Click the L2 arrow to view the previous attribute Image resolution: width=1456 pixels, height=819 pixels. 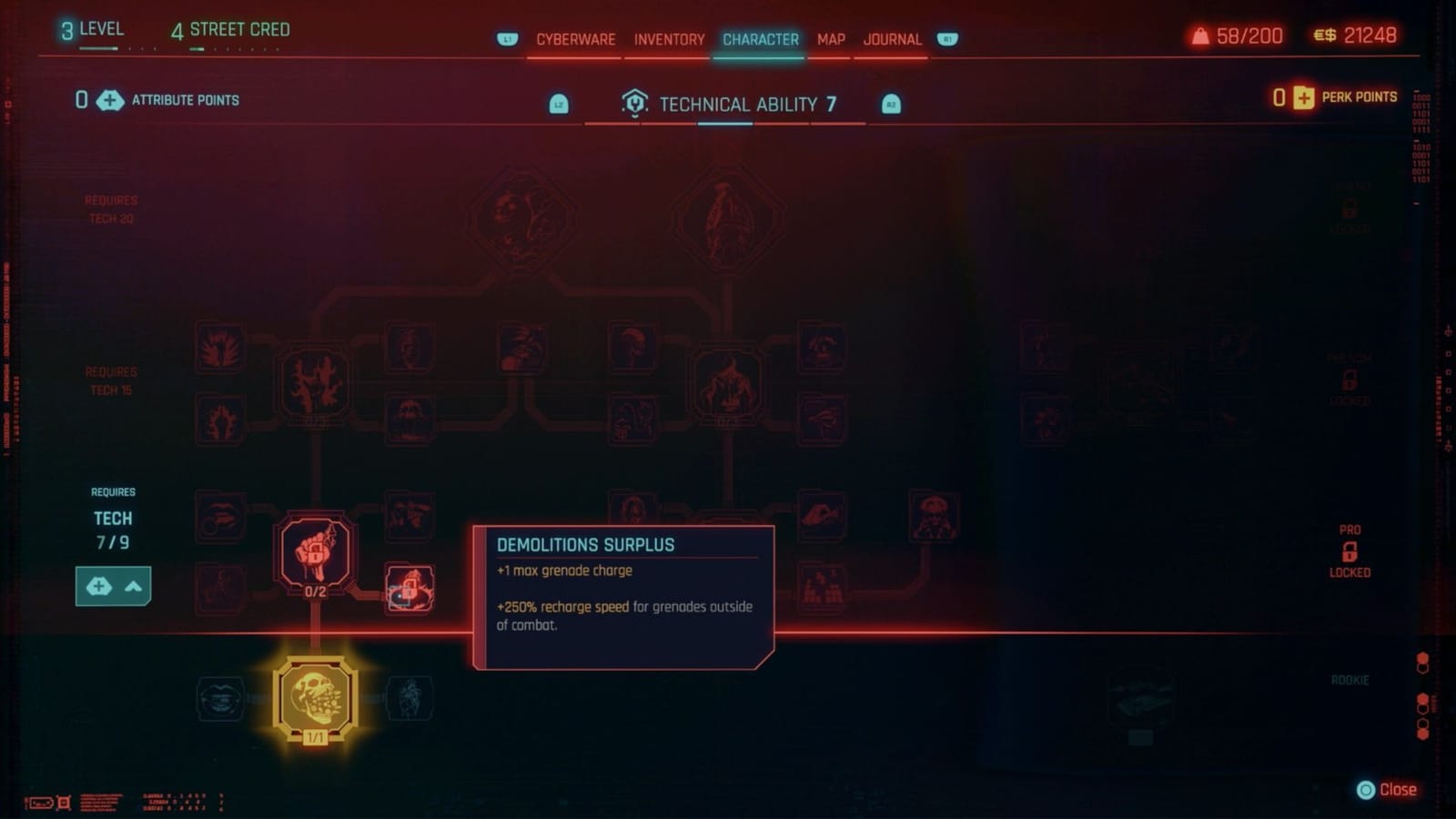coord(558,103)
